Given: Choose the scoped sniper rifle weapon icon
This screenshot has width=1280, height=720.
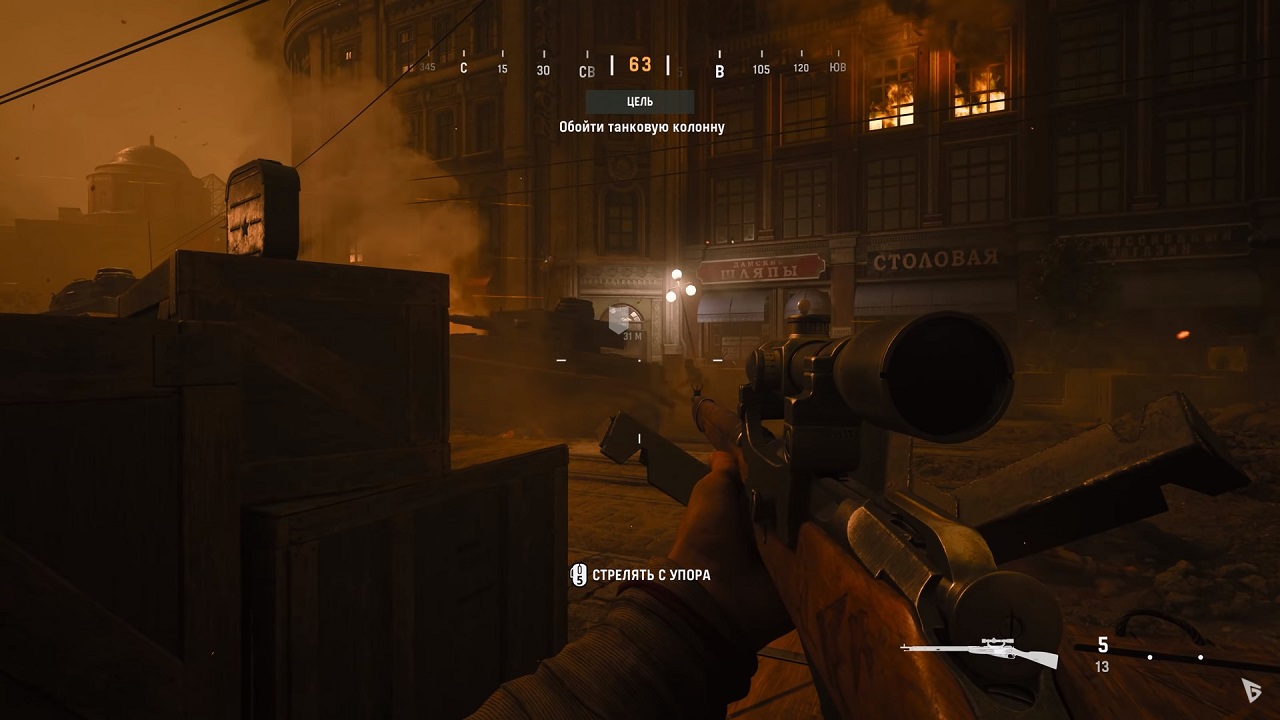Looking at the screenshot, I should pos(980,650).
